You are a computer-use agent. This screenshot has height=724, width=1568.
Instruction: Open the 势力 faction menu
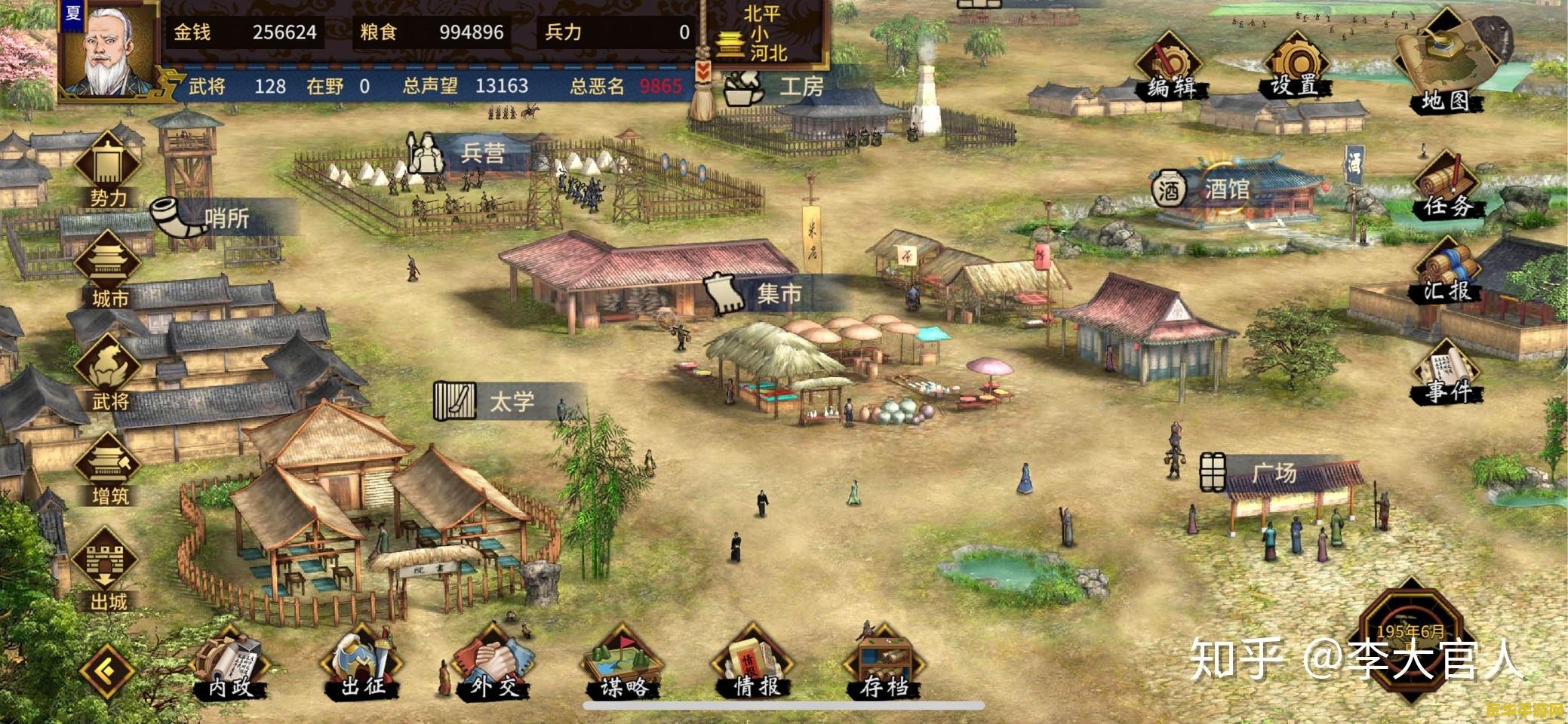click(x=109, y=170)
